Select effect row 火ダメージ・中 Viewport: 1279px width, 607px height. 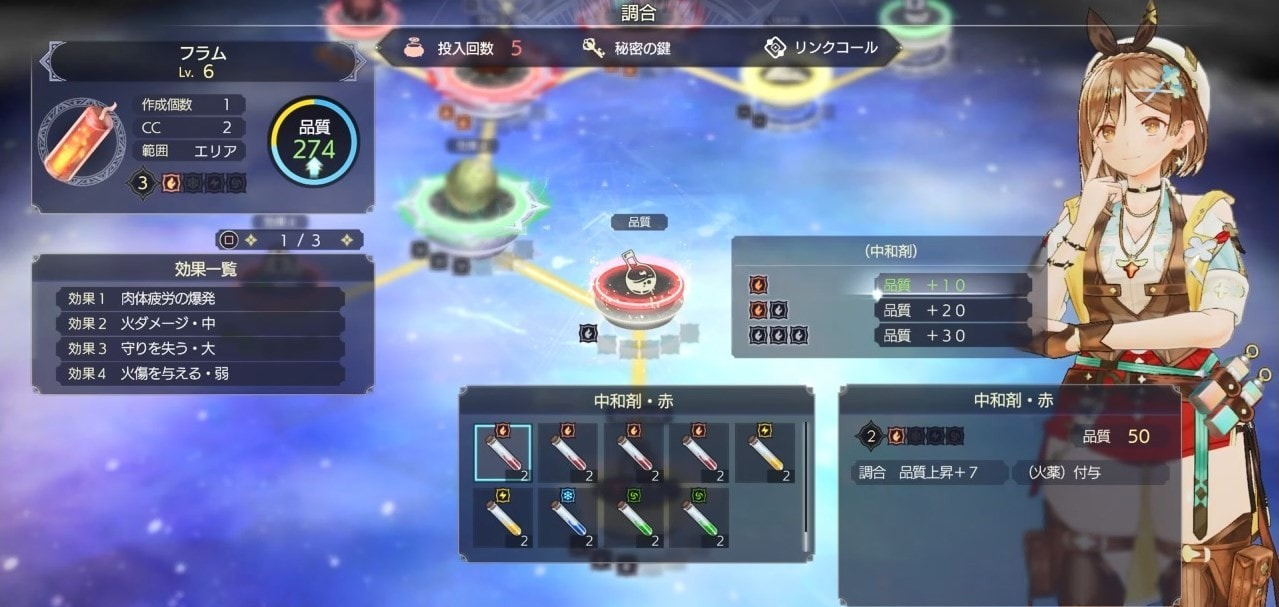point(201,323)
